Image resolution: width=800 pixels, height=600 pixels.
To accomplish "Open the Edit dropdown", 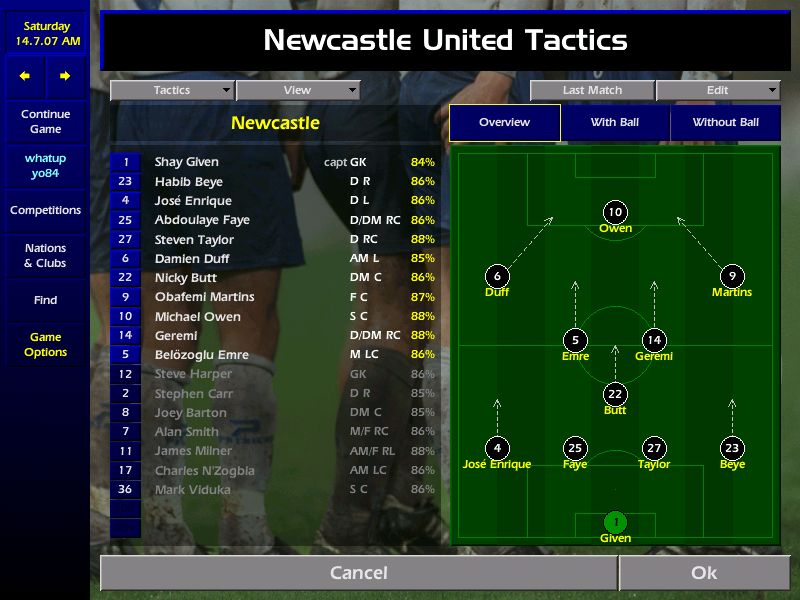I will 718,90.
